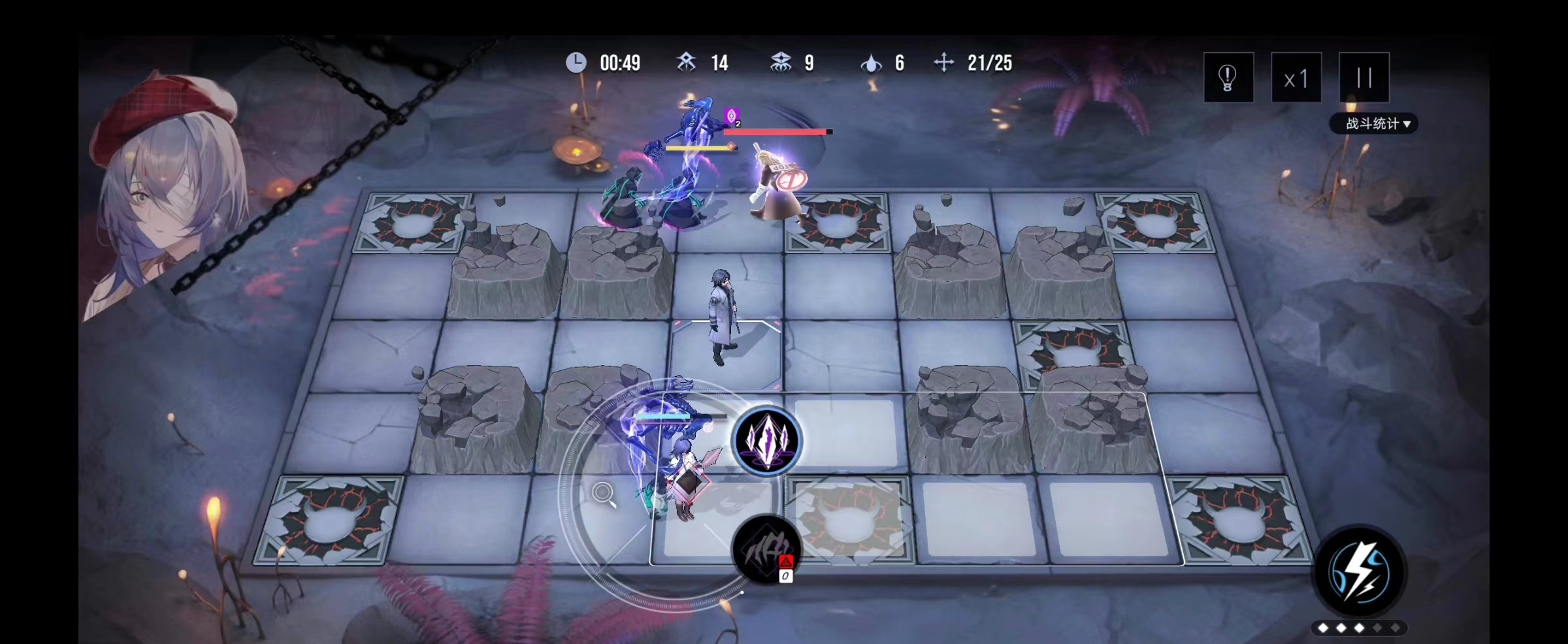Viewport: 1568px width, 644px height.
Task: Open the lightbulb hint button
Action: pyautogui.click(x=1228, y=78)
